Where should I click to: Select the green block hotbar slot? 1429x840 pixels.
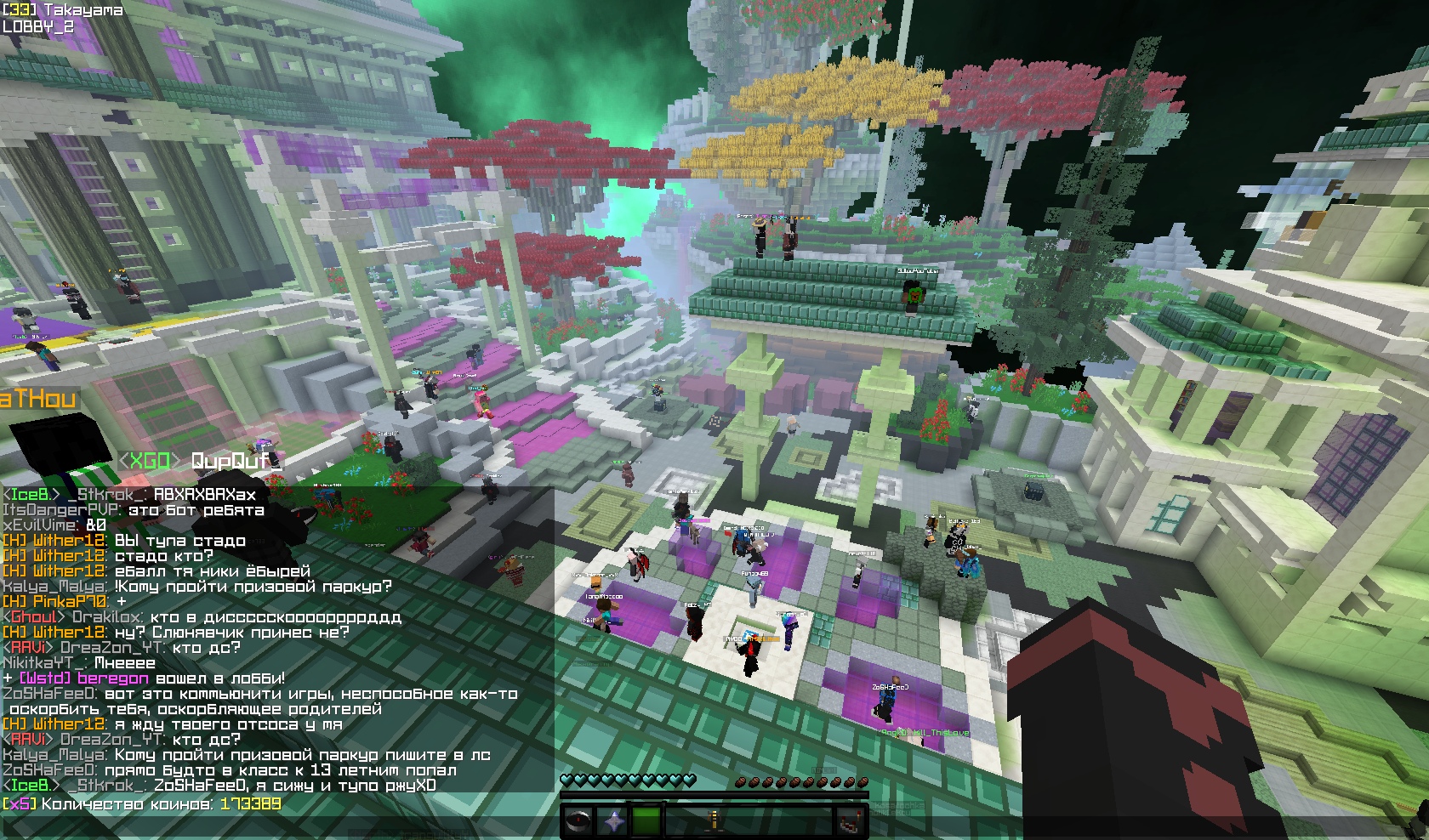646,821
